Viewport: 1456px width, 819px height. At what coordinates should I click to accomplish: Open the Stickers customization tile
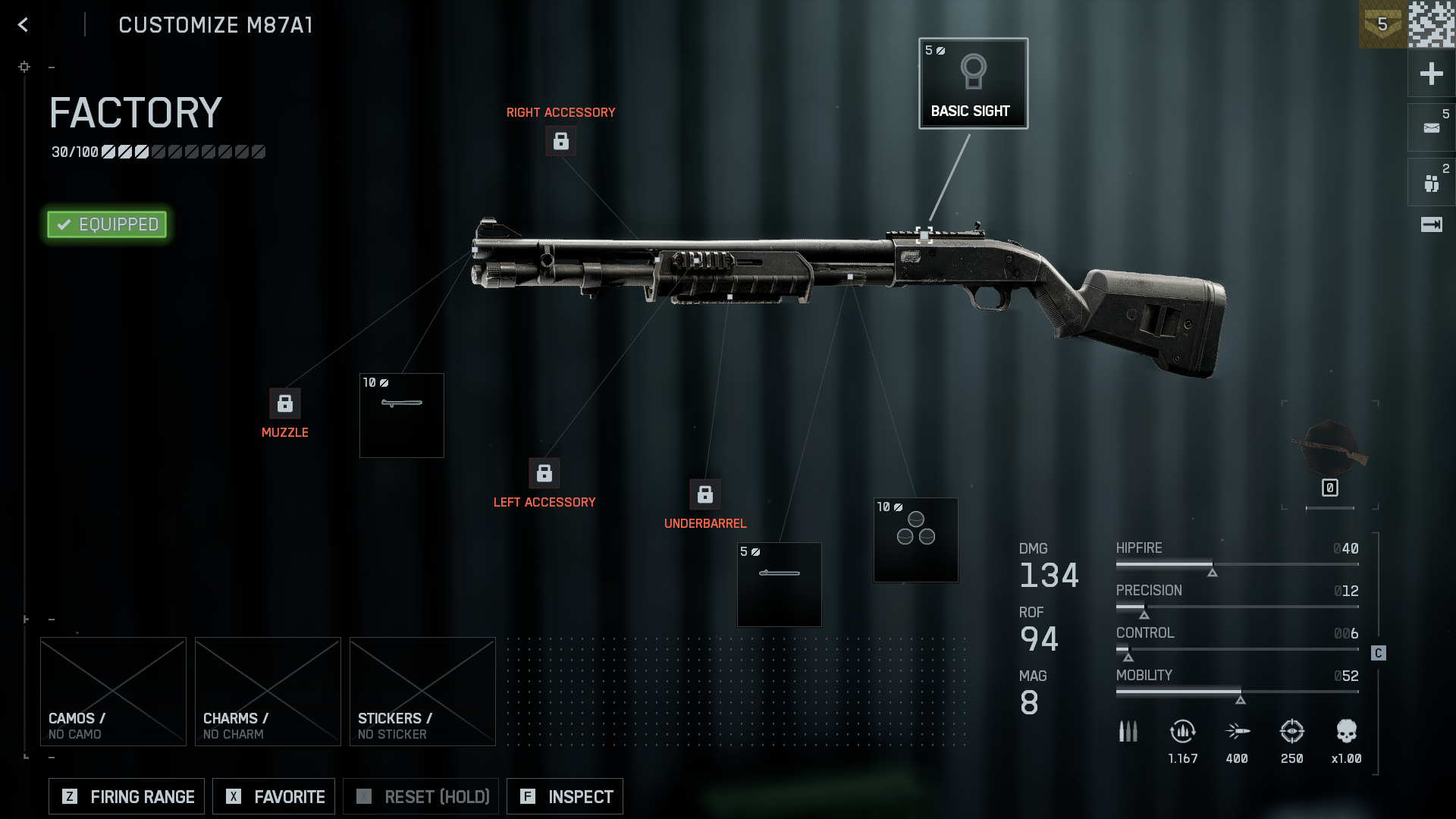[422, 692]
